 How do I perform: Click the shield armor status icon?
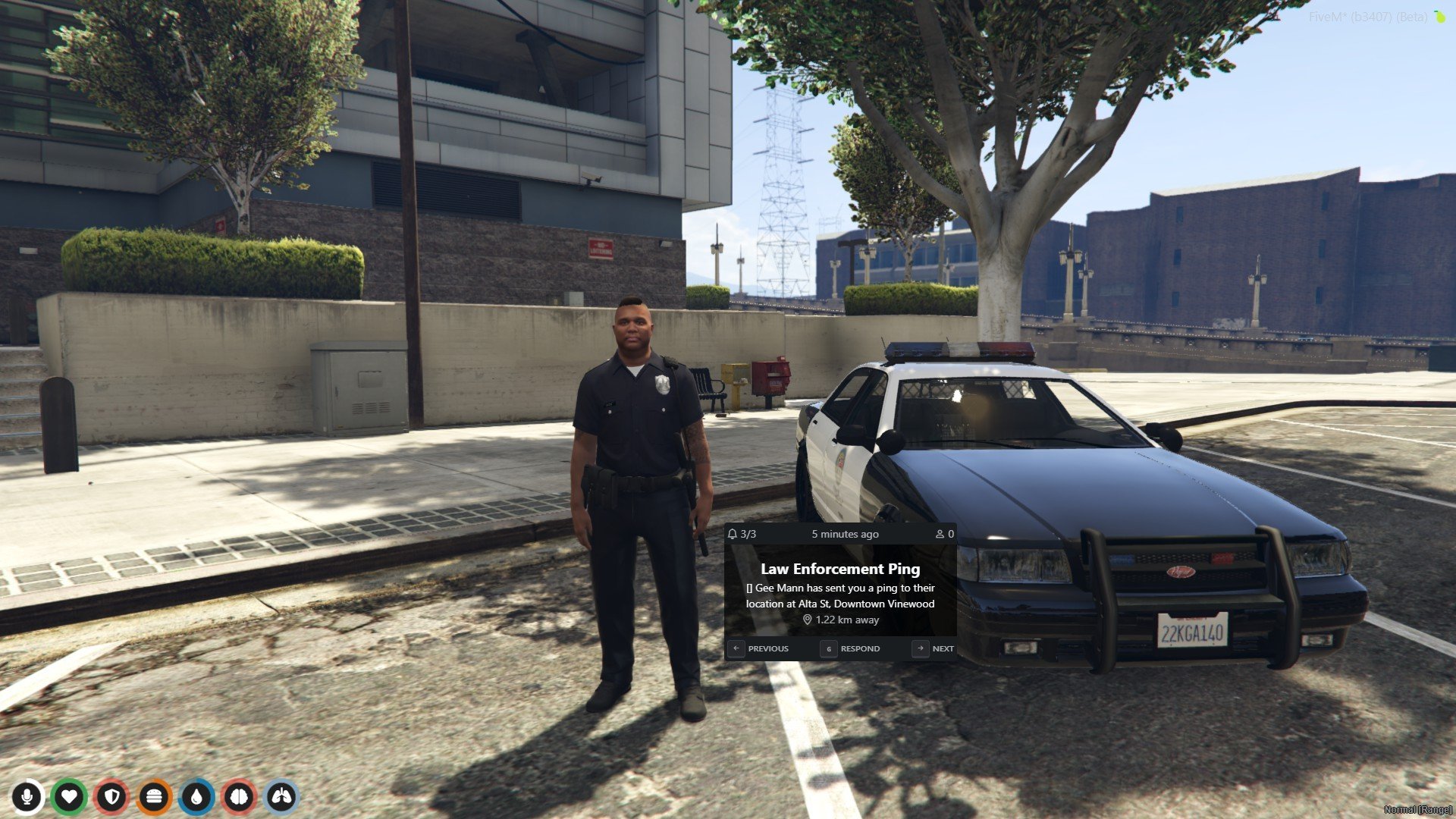pos(112,797)
